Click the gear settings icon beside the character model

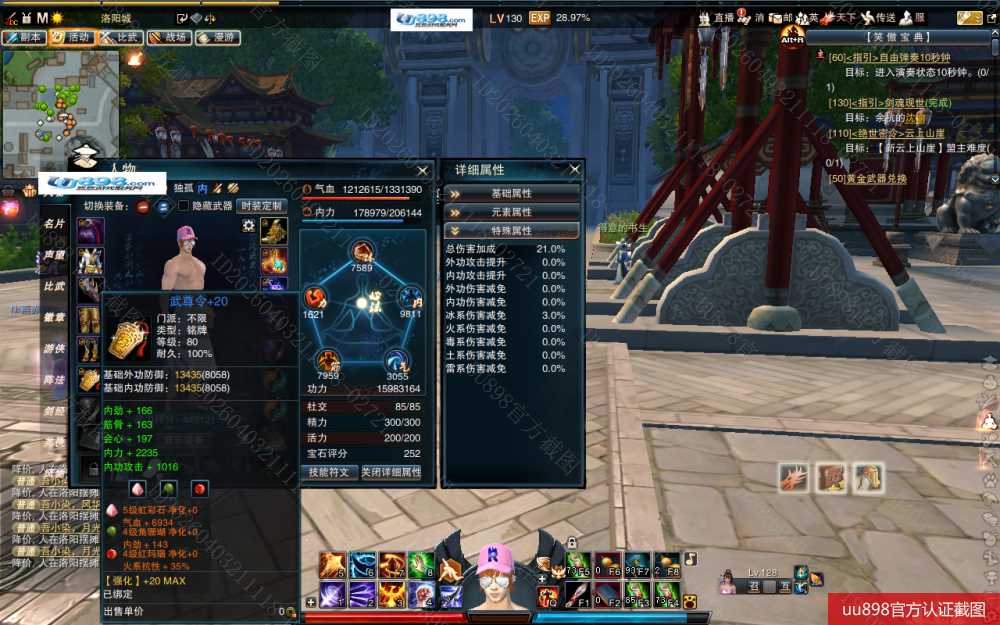[x=248, y=226]
